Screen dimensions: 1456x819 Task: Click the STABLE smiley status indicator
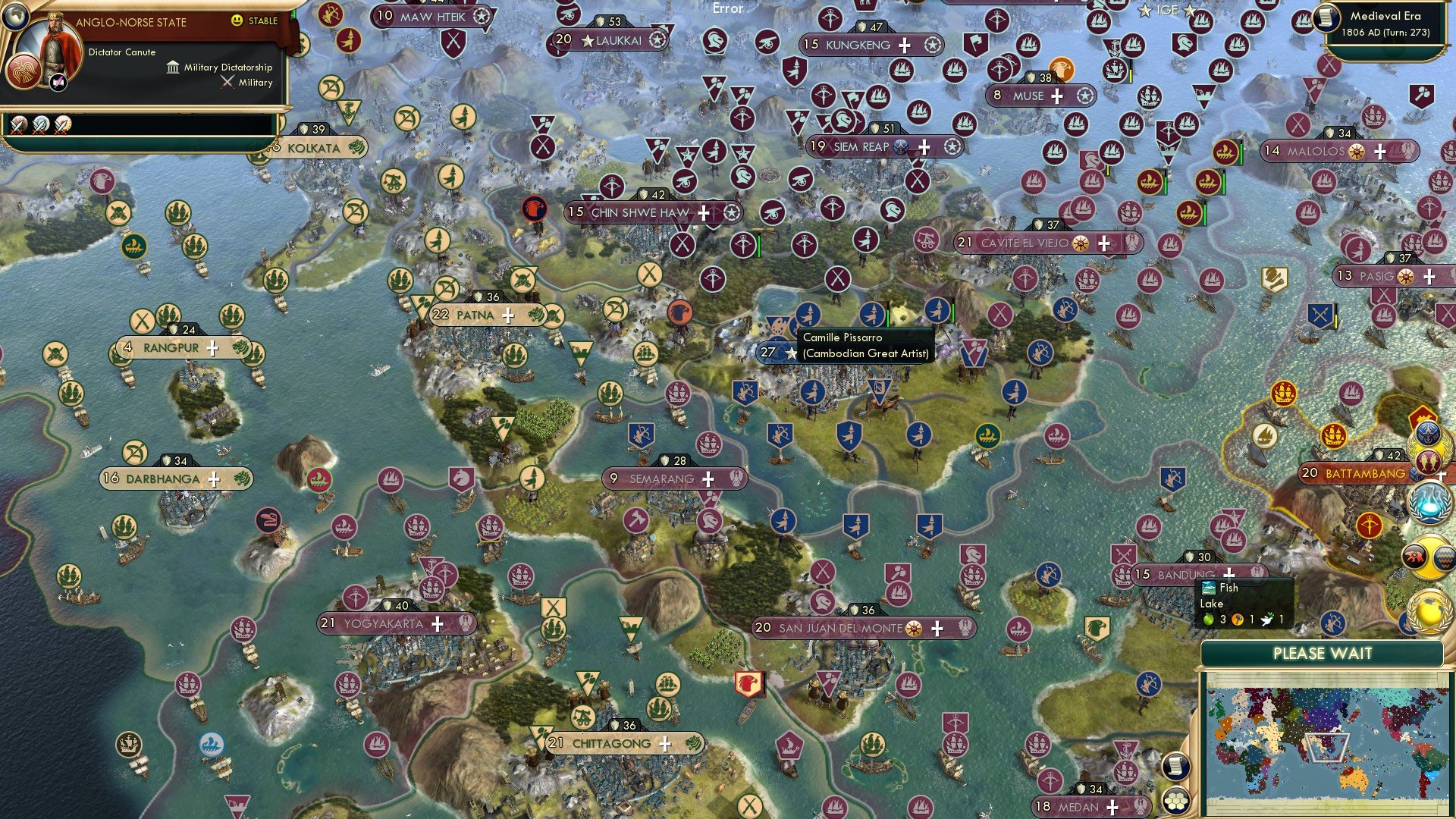click(x=236, y=20)
